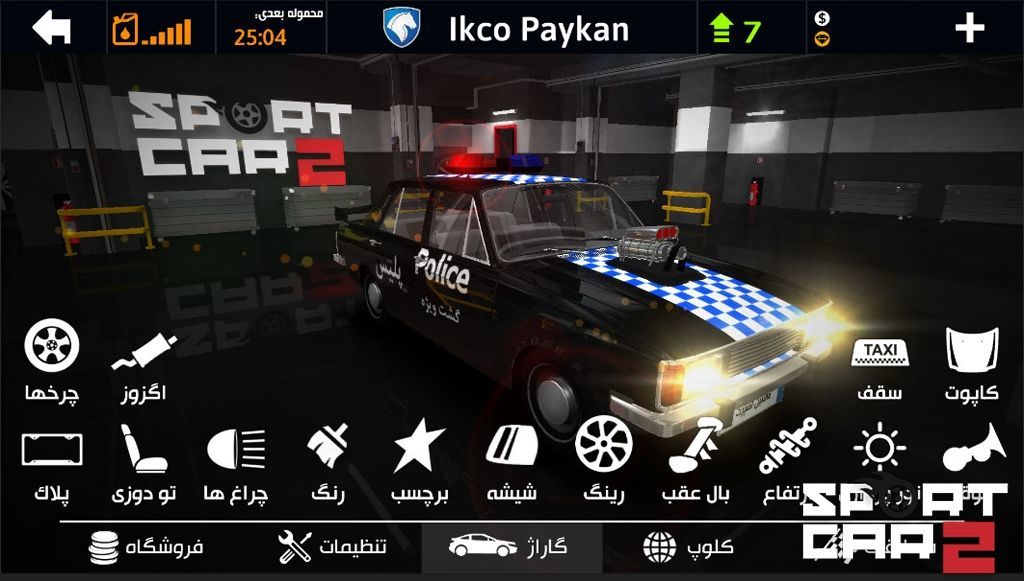Tap the plus button to add currency
Image resolution: width=1024 pixels, height=581 pixels.
coord(969,28)
